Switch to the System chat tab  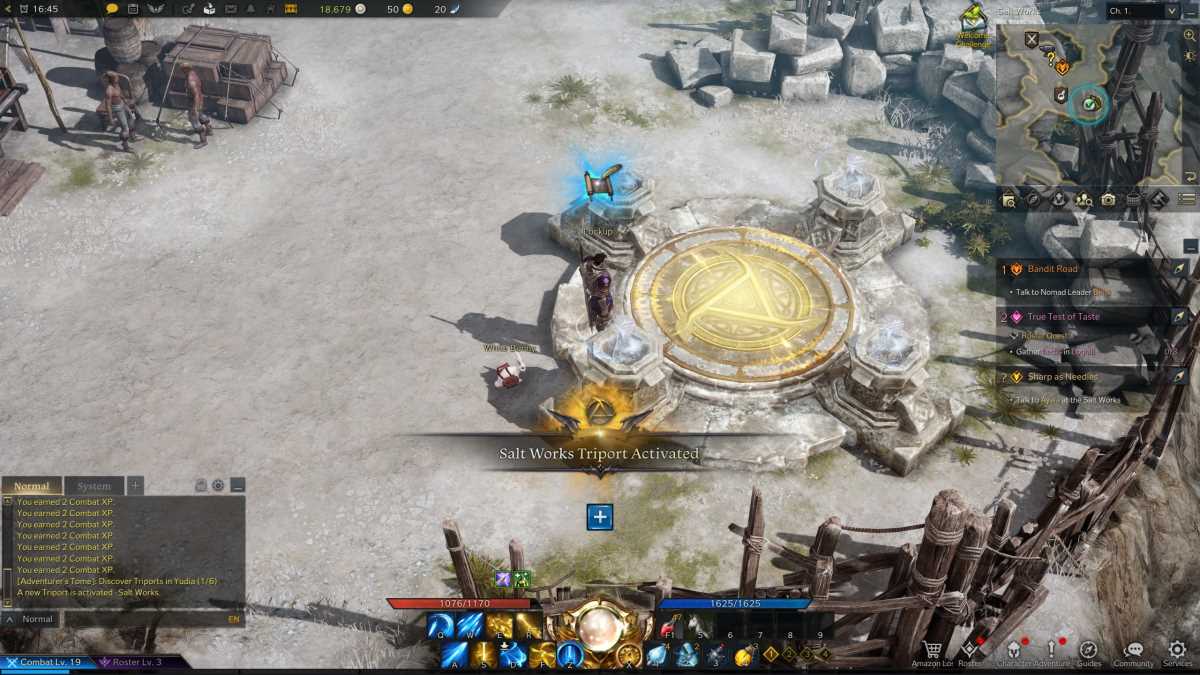94,486
